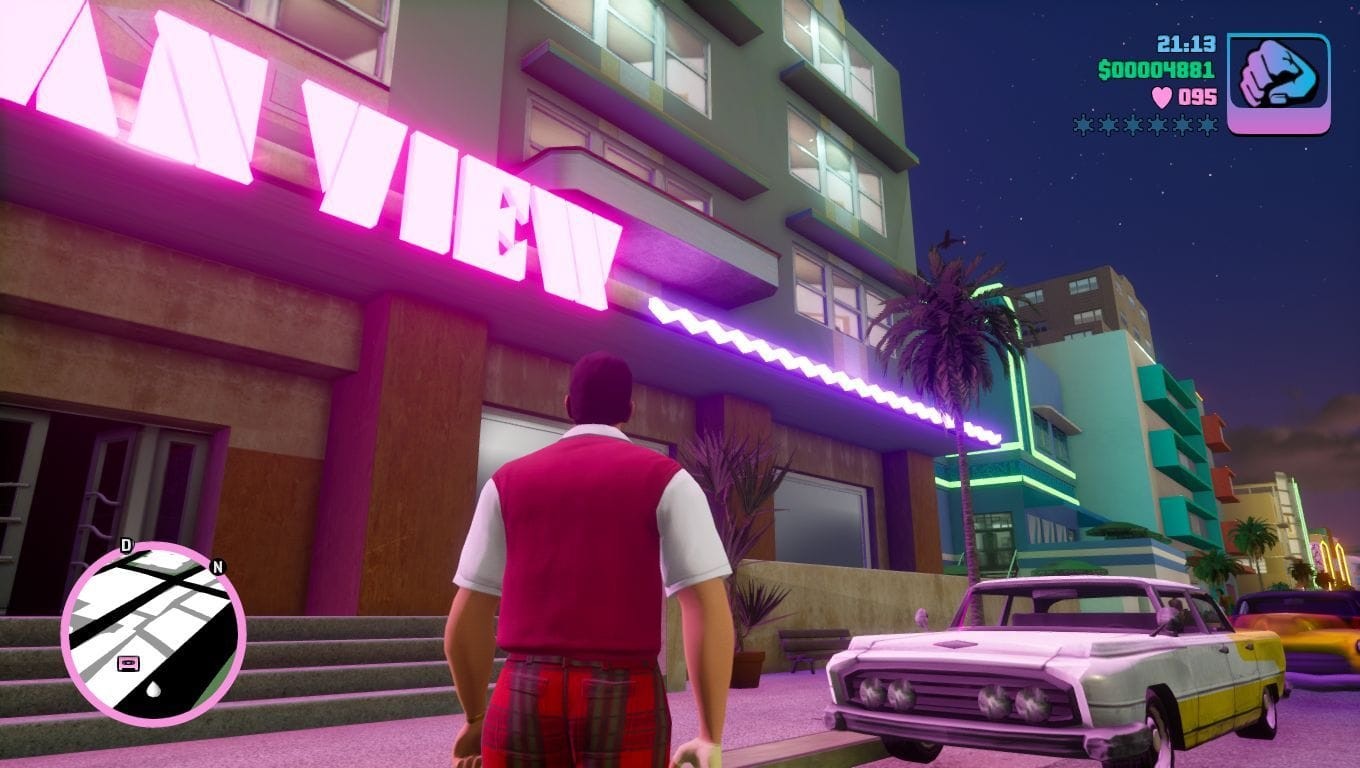Click the health value reading 095
This screenshot has width=1360, height=768.
[x=1198, y=97]
